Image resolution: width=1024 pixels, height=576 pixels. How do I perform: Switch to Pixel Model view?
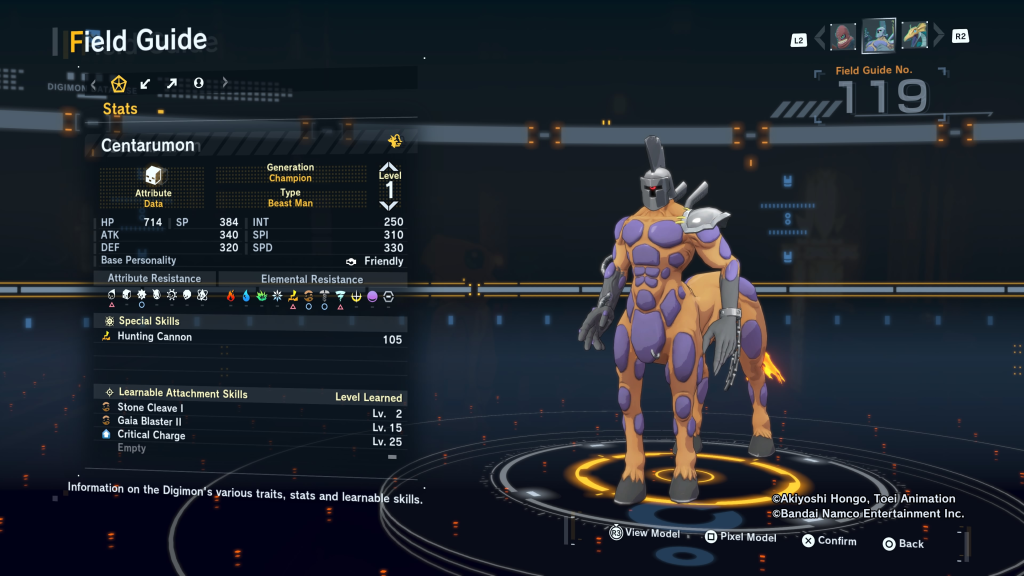(x=740, y=537)
